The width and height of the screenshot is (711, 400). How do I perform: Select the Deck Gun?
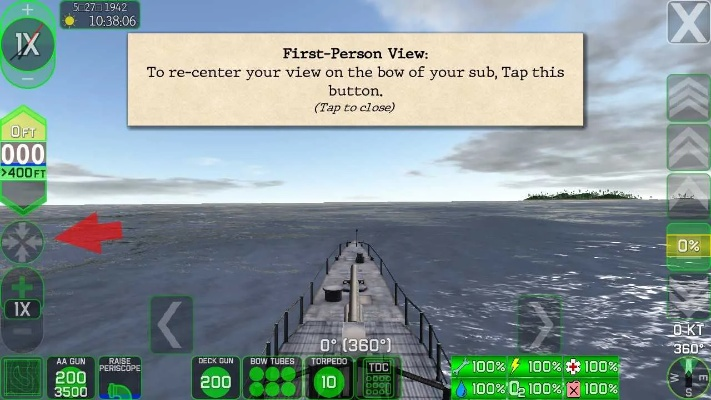coord(215,378)
